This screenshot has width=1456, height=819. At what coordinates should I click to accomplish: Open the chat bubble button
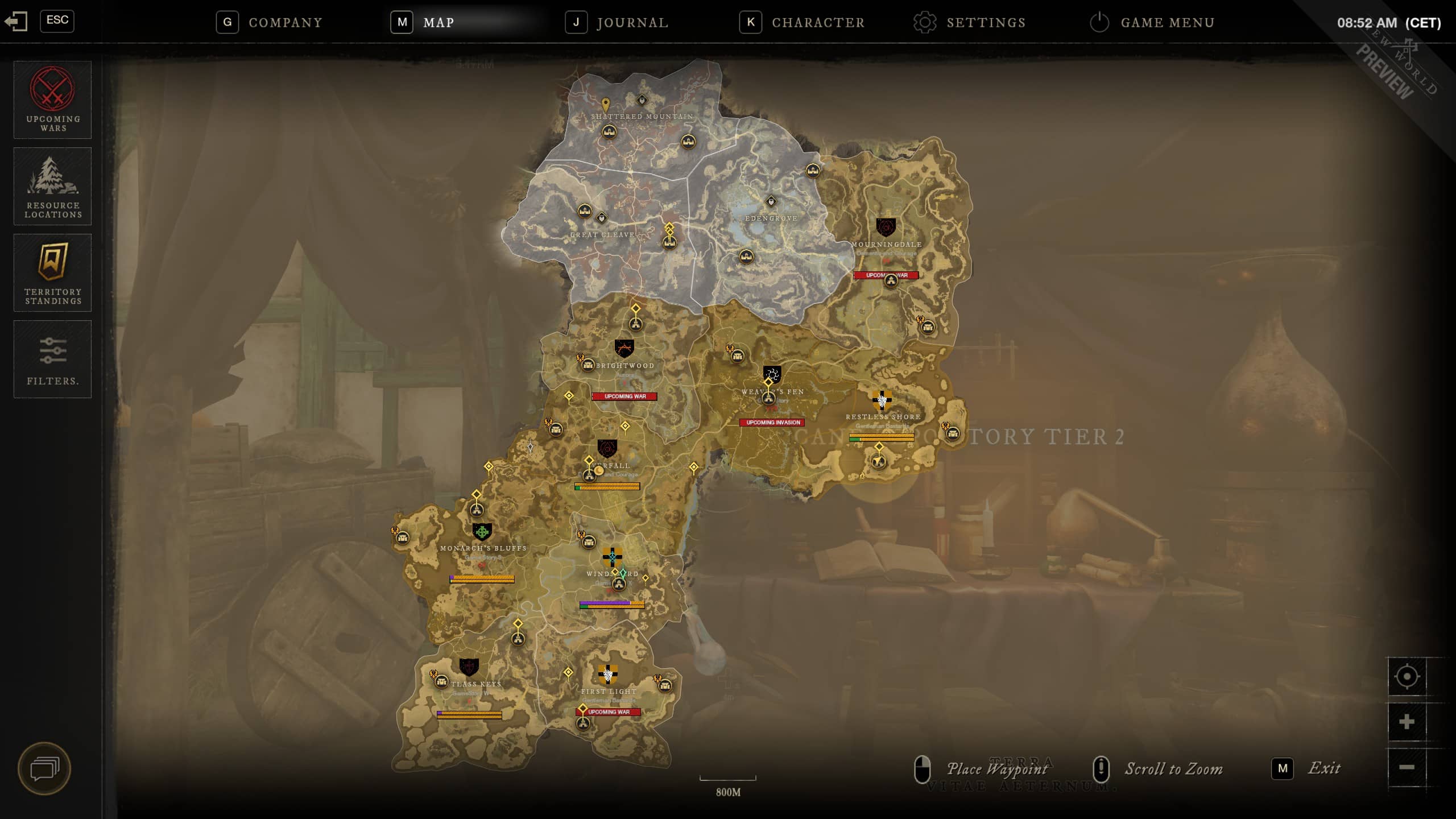[x=44, y=769]
